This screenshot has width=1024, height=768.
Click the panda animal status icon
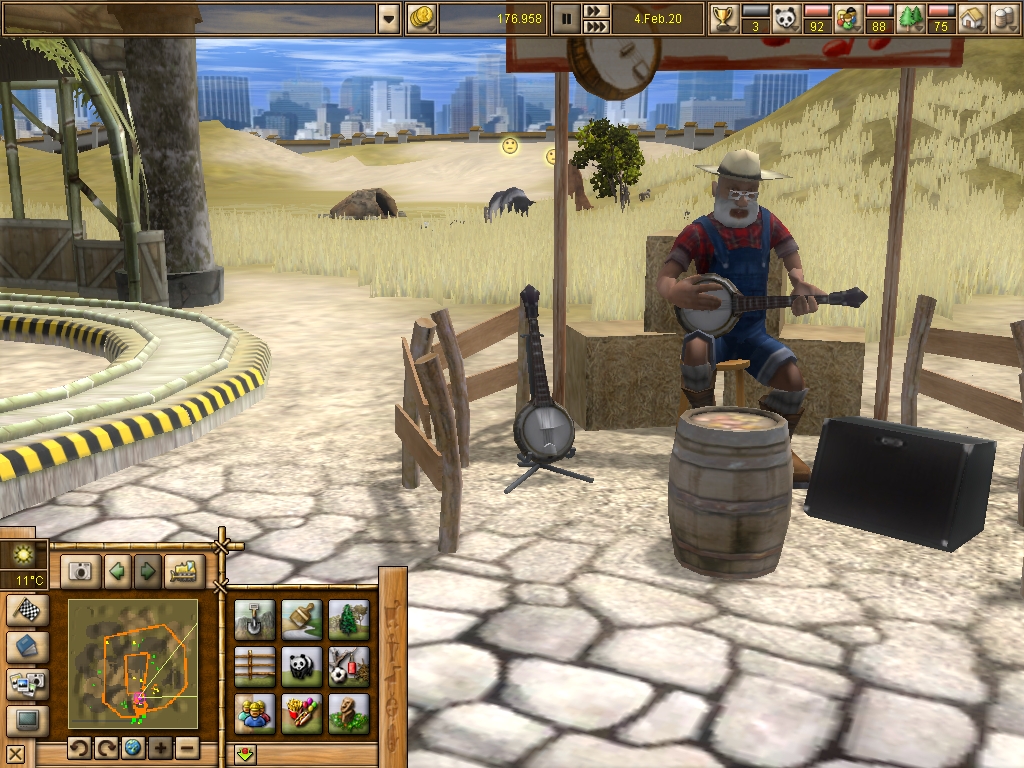click(x=787, y=18)
